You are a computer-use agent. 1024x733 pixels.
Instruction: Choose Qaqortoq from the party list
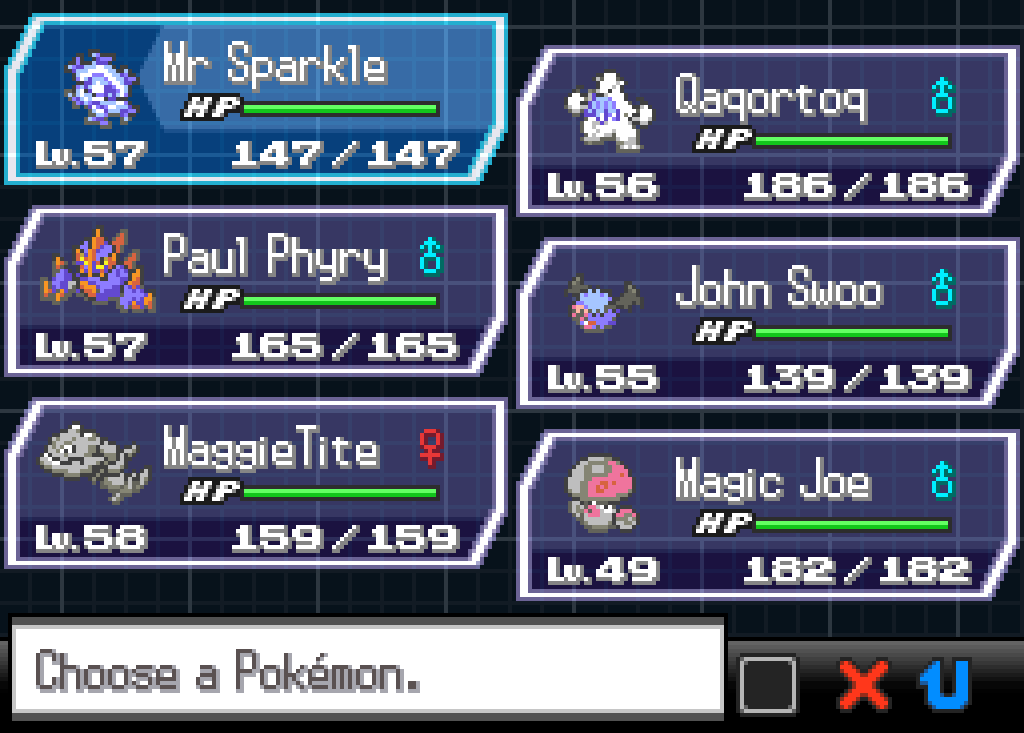(x=765, y=130)
